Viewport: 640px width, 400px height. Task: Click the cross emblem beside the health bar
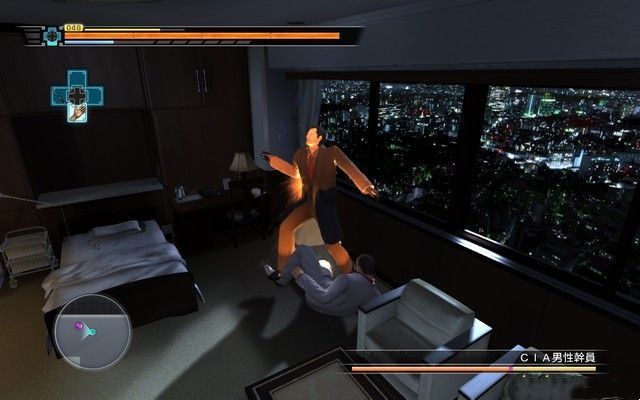point(52,36)
